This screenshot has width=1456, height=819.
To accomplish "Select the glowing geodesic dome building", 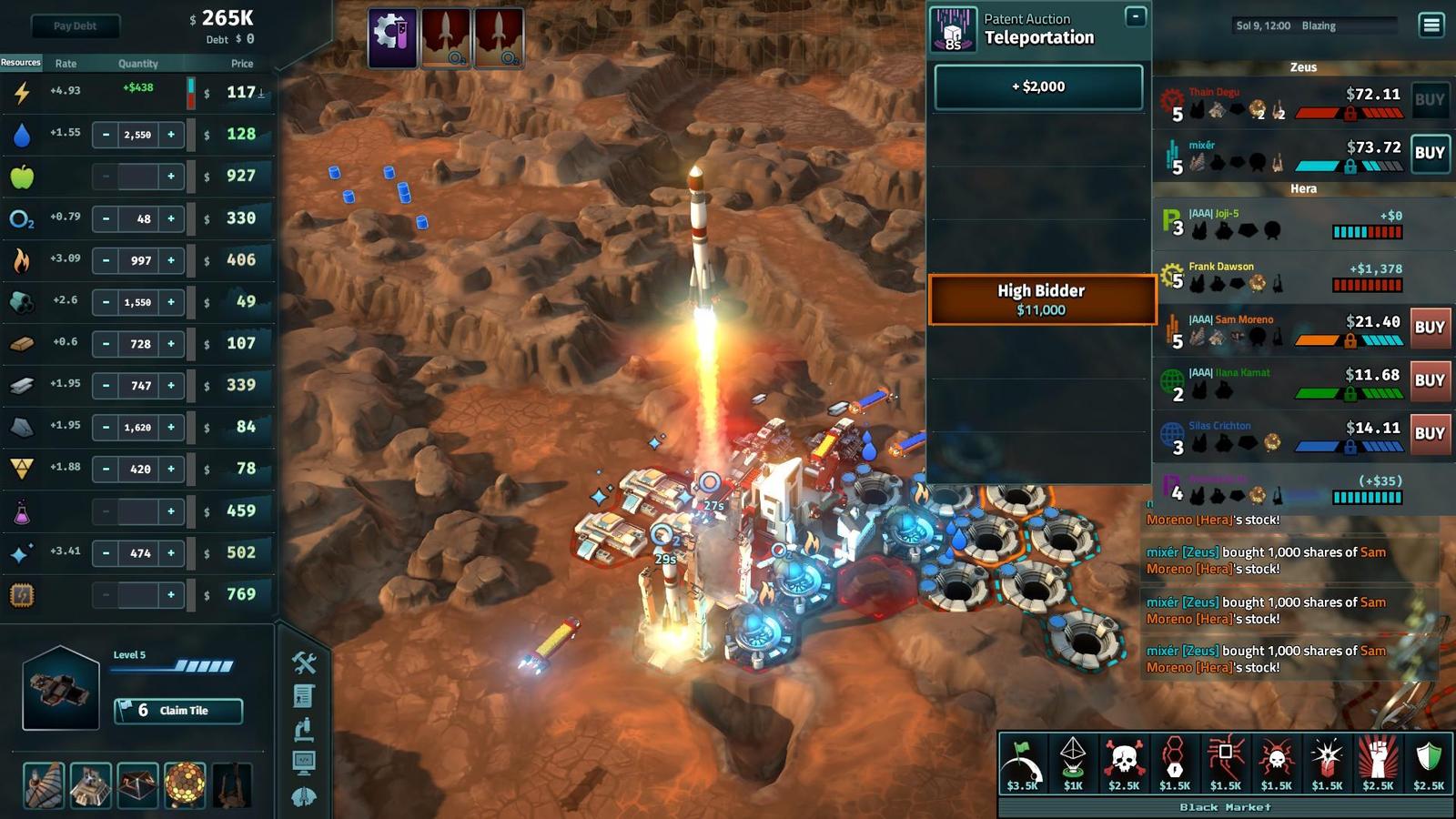I will (185, 785).
